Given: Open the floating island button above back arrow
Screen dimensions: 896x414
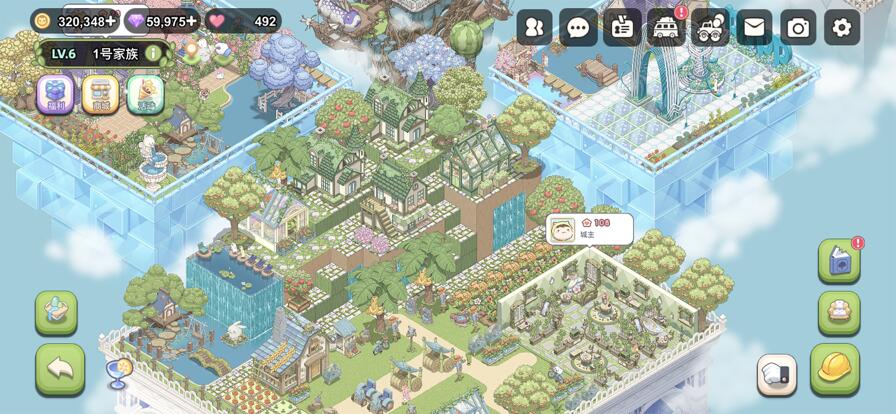Looking at the screenshot, I should coord(56,312).
